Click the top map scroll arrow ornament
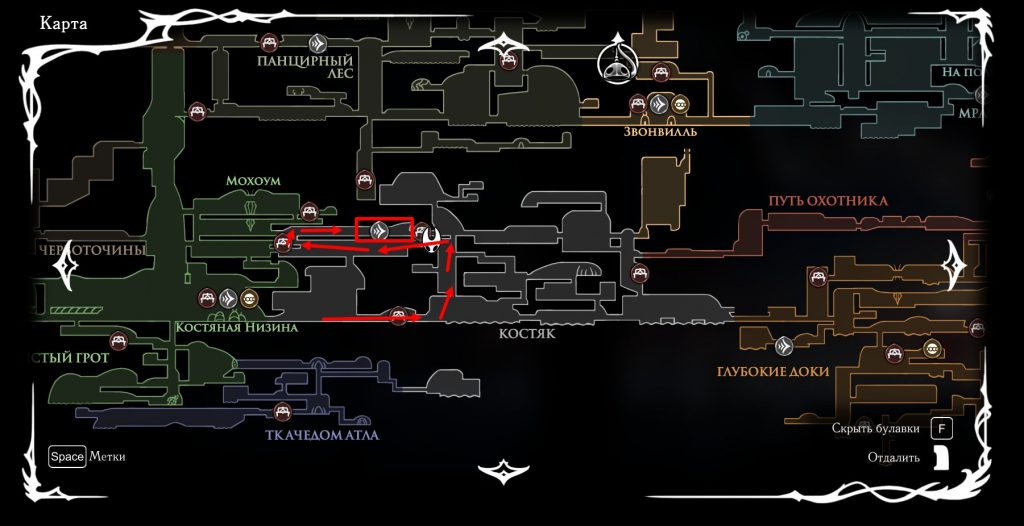Image resolution: width=1024 pixels, height=526 pixels. click(509, 45)
